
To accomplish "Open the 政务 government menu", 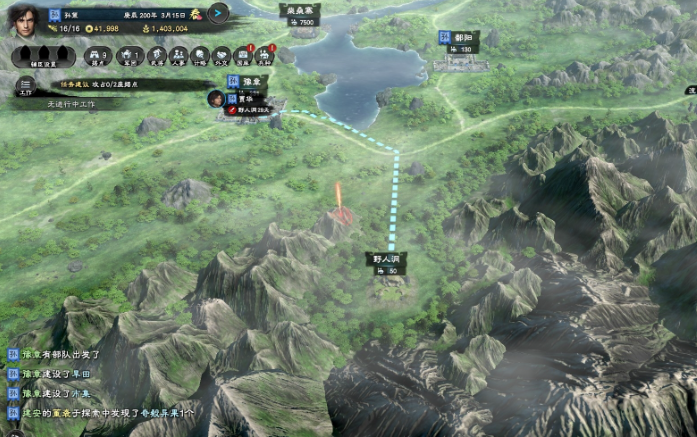I will (158, 56).
